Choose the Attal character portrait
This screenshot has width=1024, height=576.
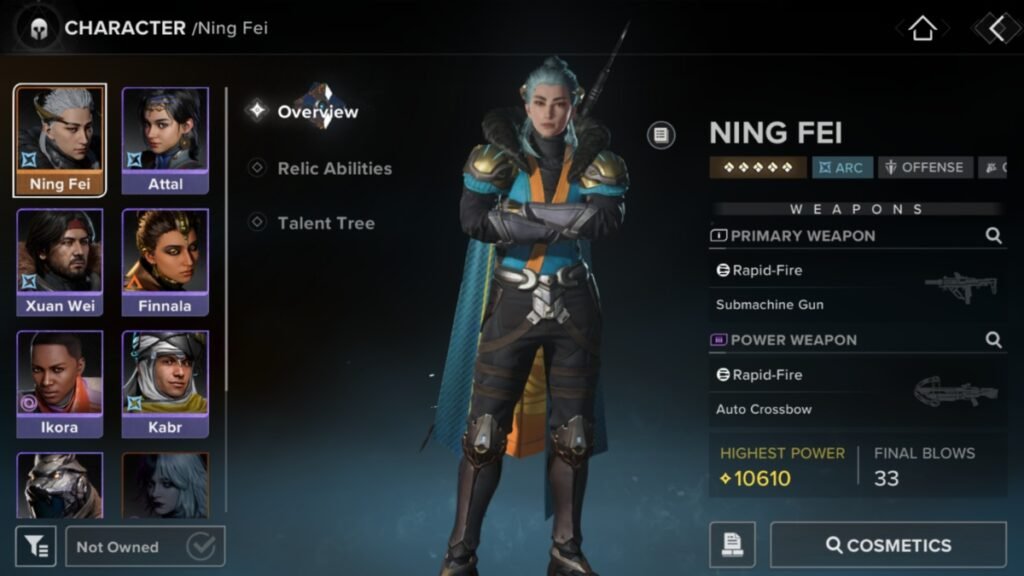pyautogui.click(x=165, y=140)
